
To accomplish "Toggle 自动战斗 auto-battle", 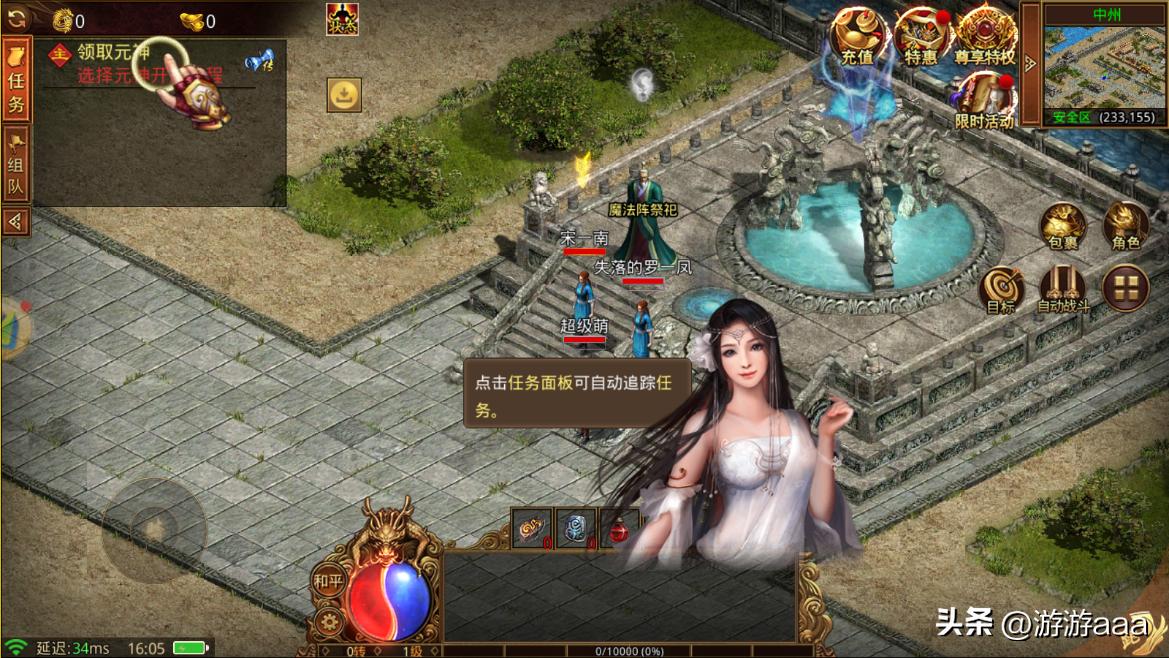I will 1063,290.
